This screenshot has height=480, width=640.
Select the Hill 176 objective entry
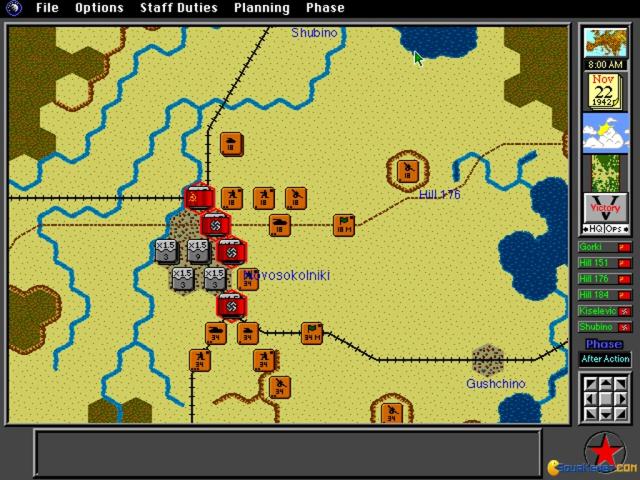(605, 279)
